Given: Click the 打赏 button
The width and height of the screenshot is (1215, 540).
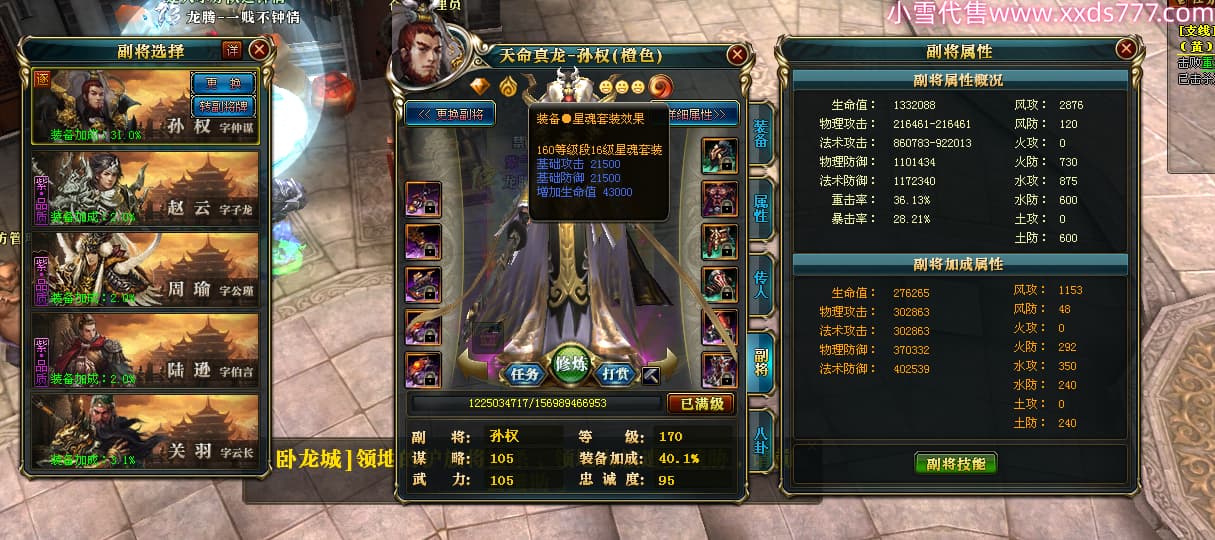Looking at the screenshot, I should point(616,373).
